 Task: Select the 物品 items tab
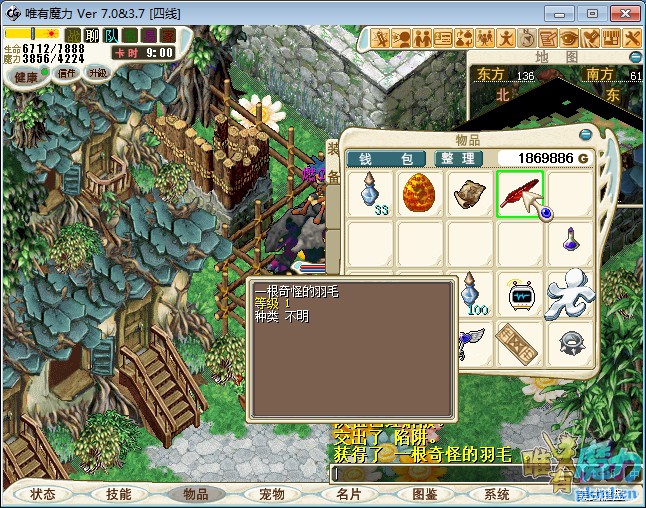pyautogui.click(x=194, y=494)
